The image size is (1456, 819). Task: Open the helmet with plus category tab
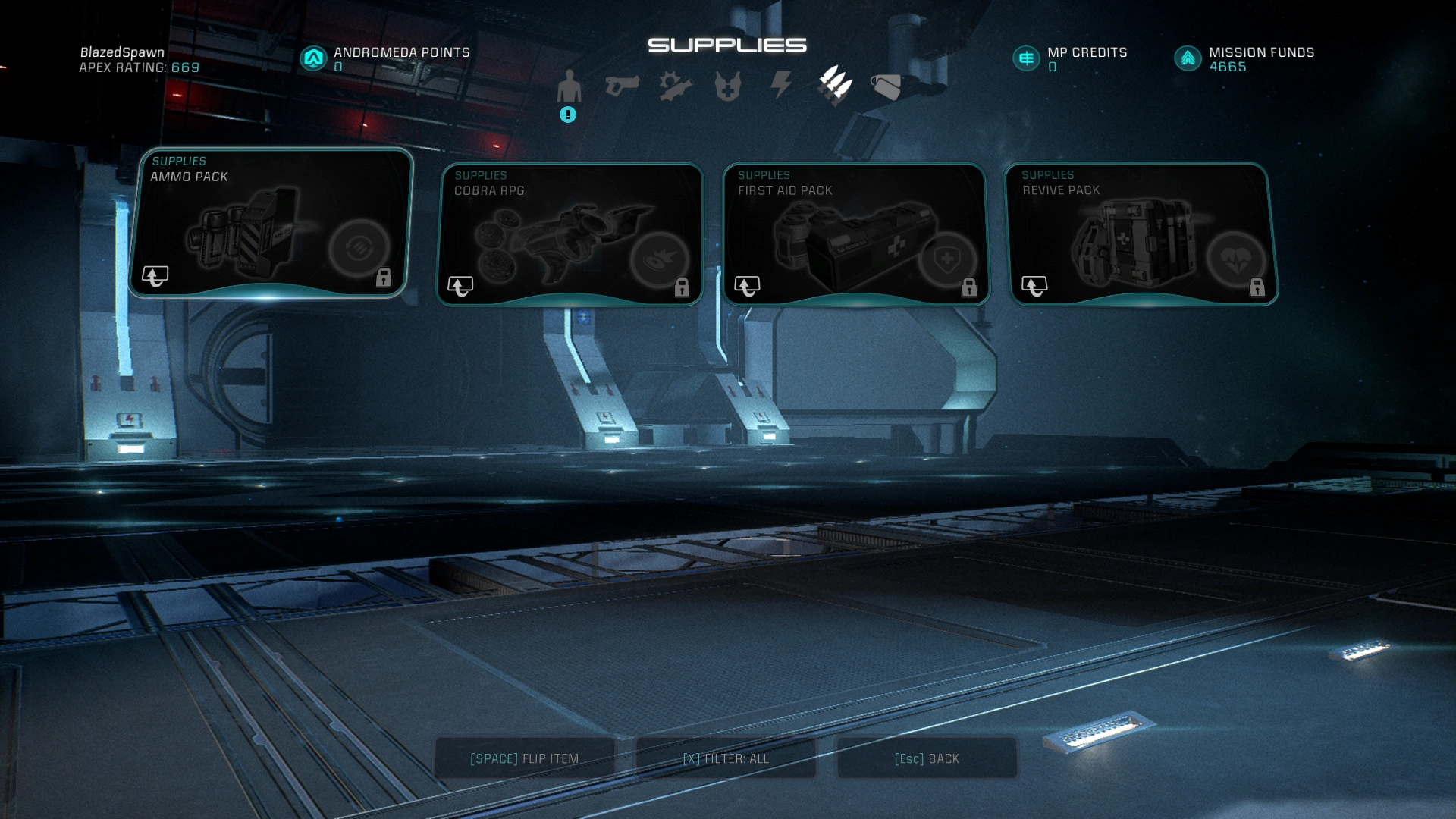(x=727, y=86)
